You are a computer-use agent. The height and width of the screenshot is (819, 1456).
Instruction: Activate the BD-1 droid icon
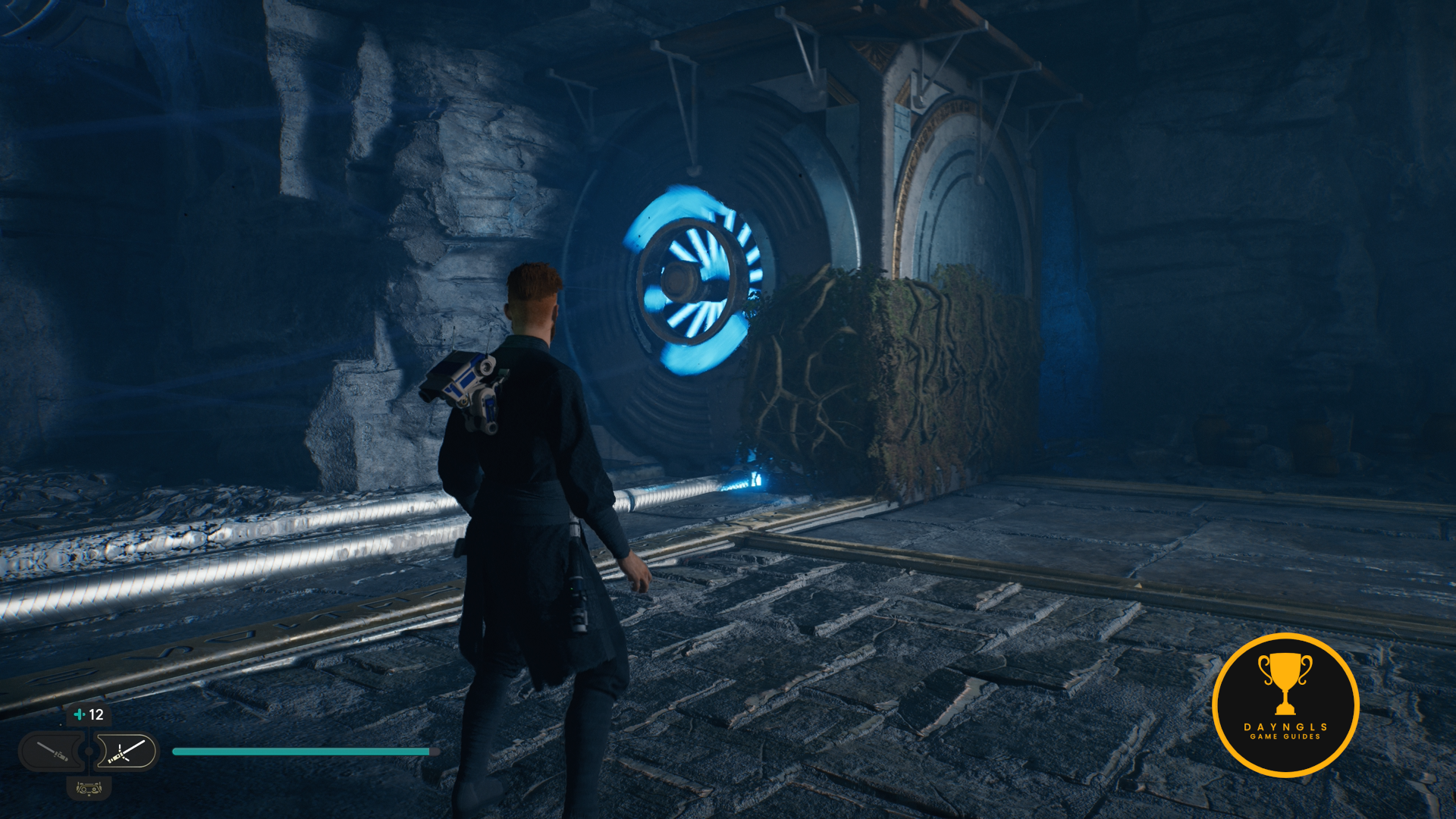pyautogui.click(x=89, y=789)
